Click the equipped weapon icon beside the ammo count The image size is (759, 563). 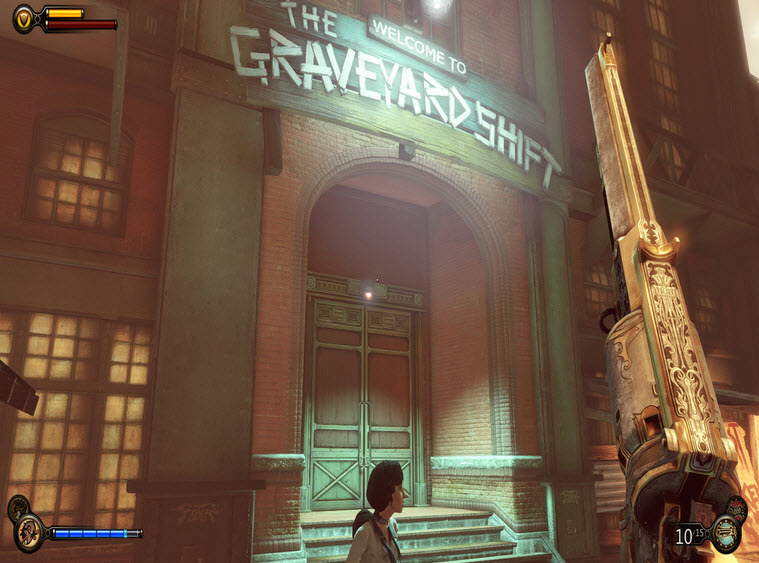point(725,534)
